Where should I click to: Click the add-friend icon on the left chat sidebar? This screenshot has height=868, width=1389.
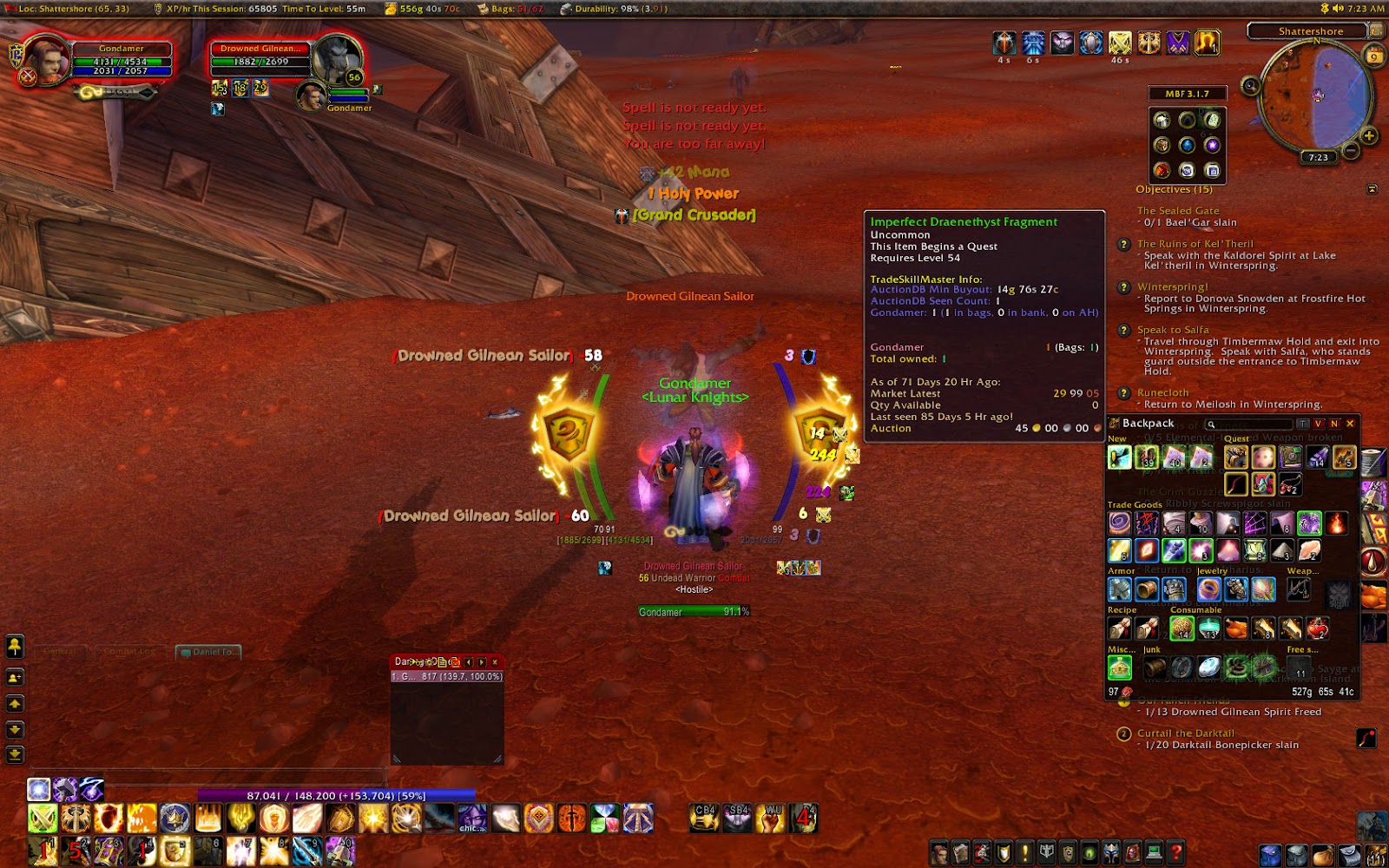14,678
